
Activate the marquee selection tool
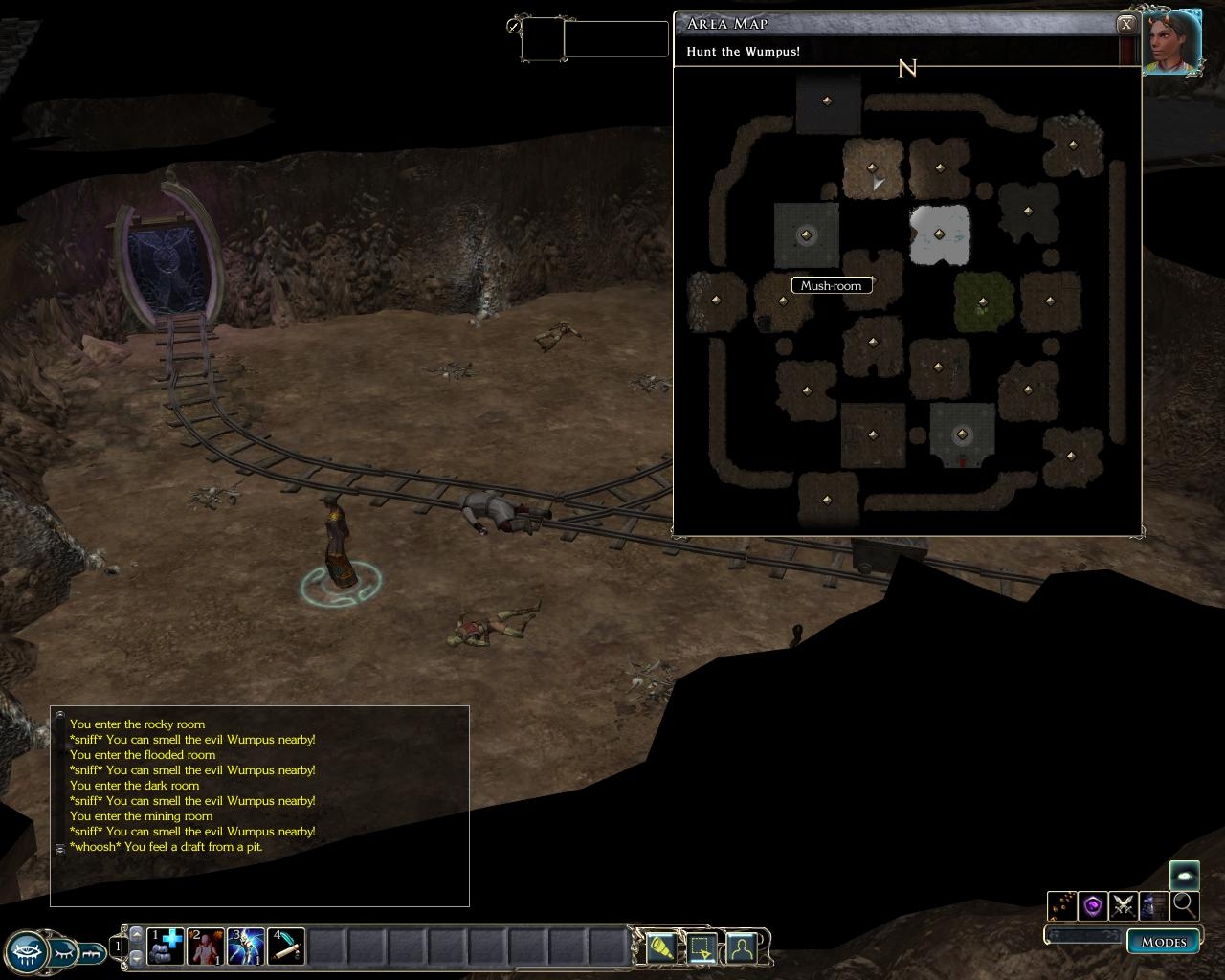coord(702,947)
